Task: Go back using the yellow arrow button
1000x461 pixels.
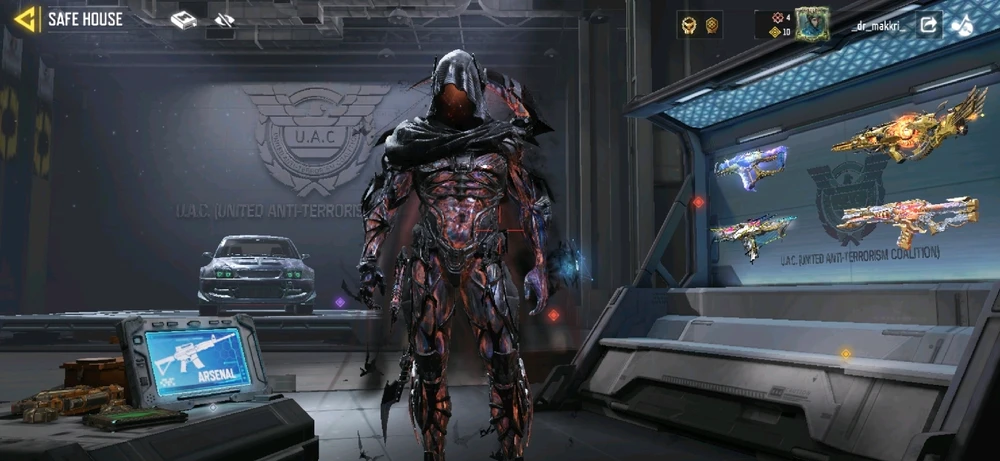Action: pyautogui.click(x=26, y=18)
